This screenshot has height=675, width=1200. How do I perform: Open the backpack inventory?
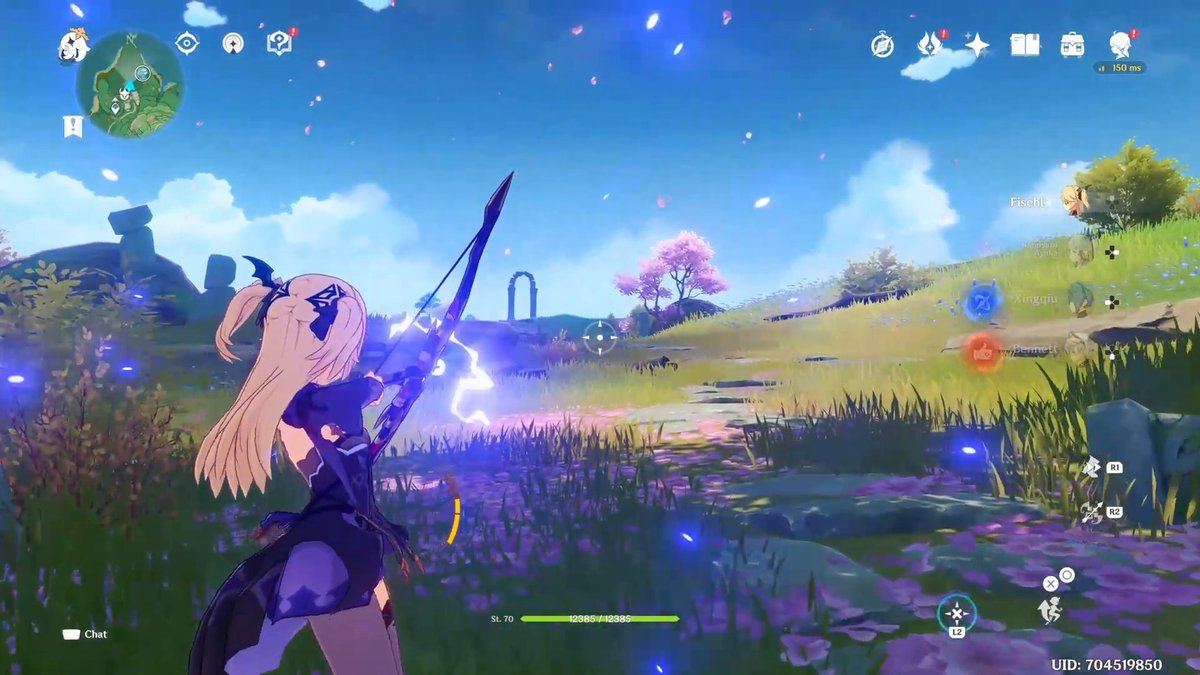coord(1073,45)
